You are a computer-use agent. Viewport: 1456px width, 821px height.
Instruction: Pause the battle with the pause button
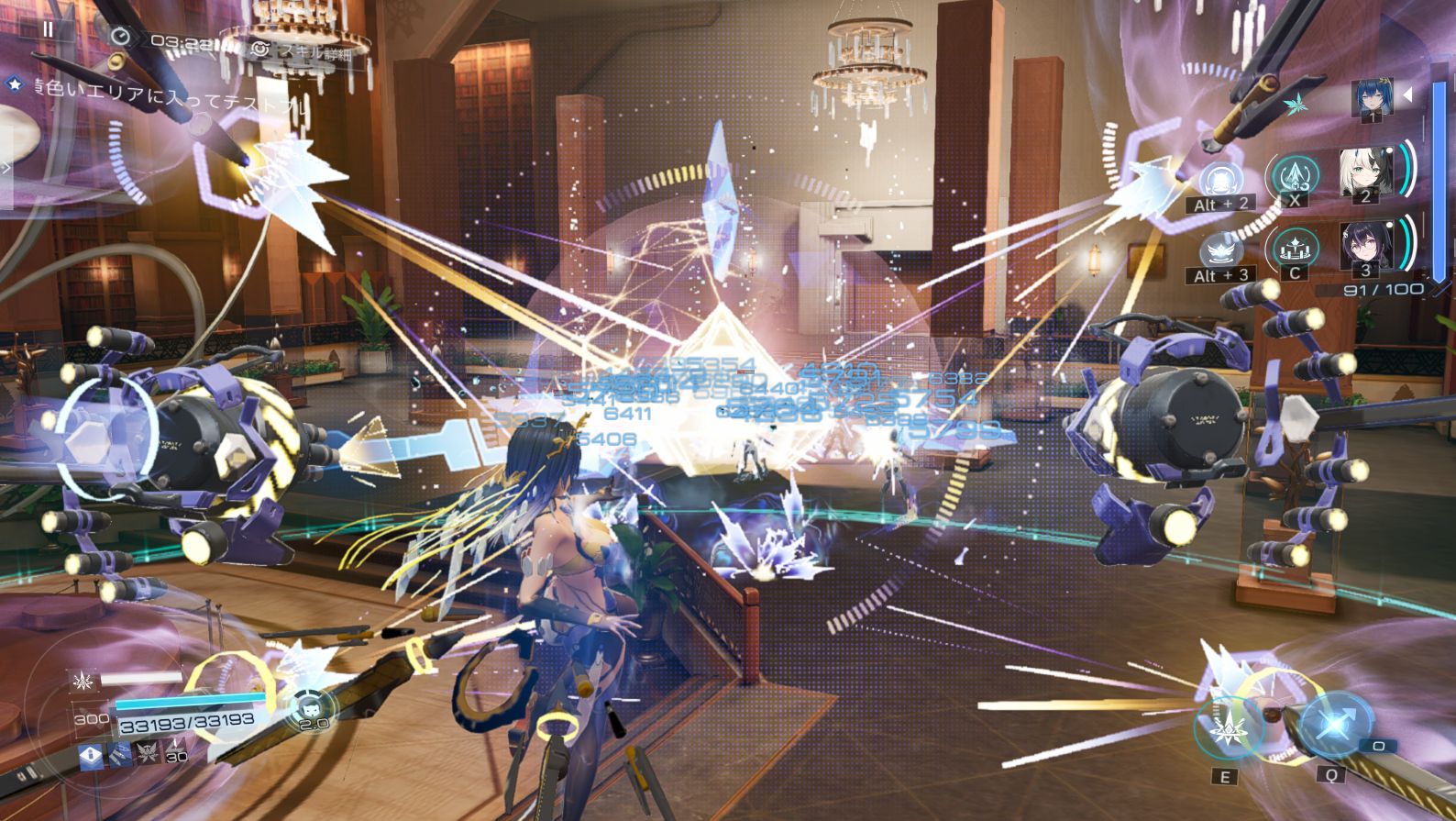48,28
